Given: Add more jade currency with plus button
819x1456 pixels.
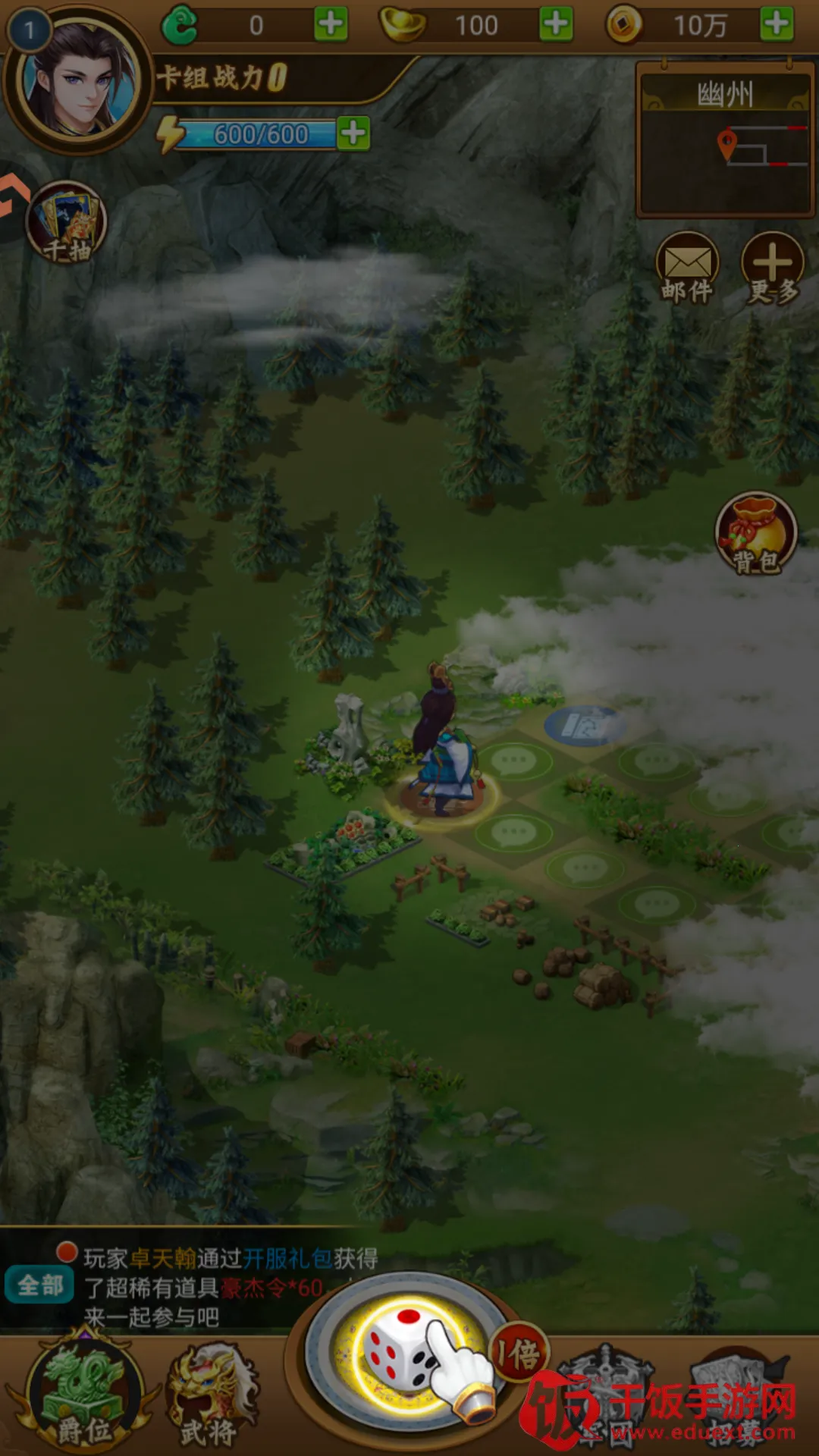Looking at the screenshot, I should click(331, 25).
